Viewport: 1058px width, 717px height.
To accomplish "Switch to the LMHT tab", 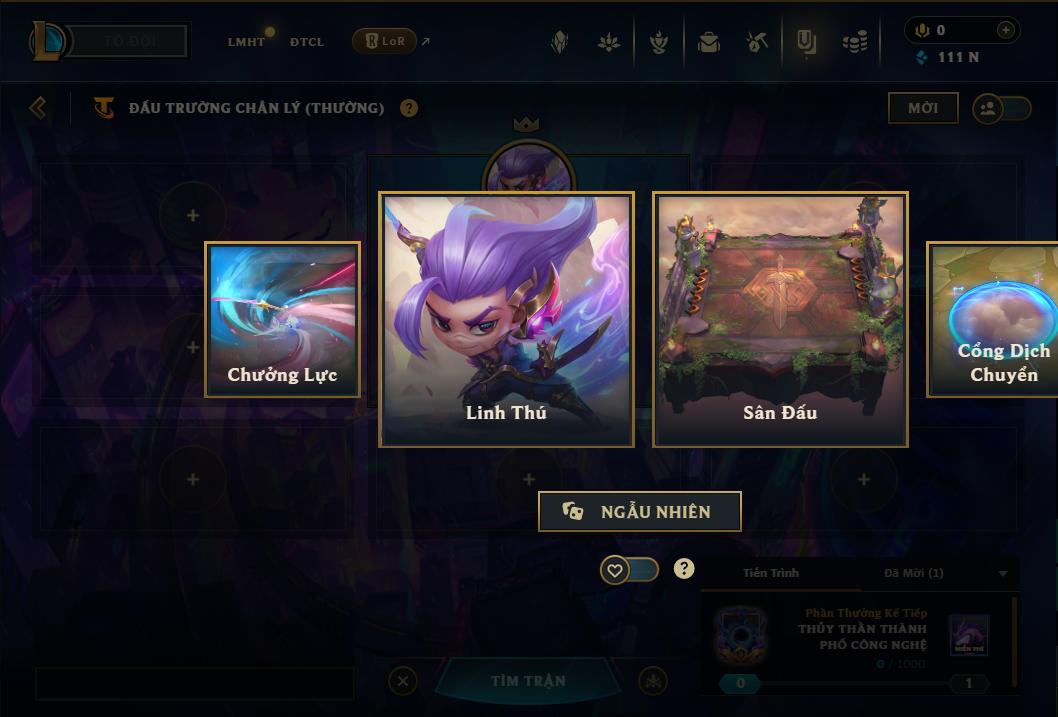I will (x=247, y=42).
